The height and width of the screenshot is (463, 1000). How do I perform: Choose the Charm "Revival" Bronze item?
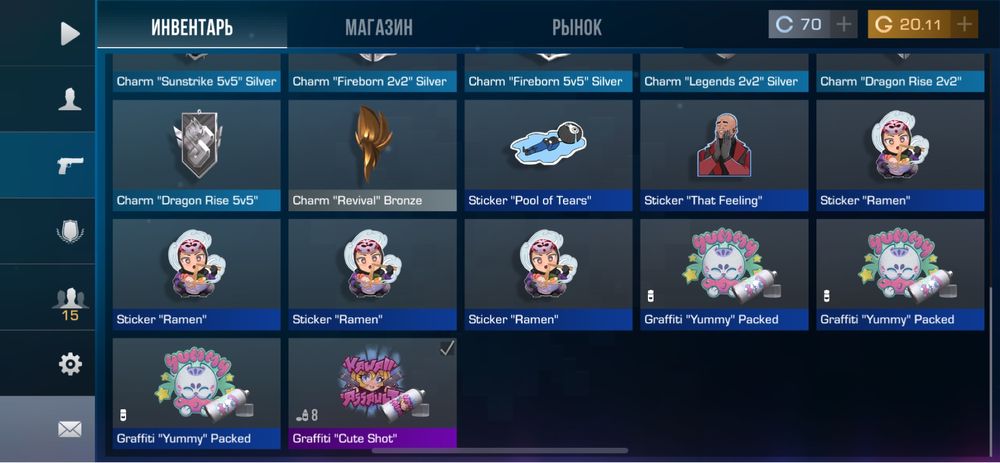(372, 155)
